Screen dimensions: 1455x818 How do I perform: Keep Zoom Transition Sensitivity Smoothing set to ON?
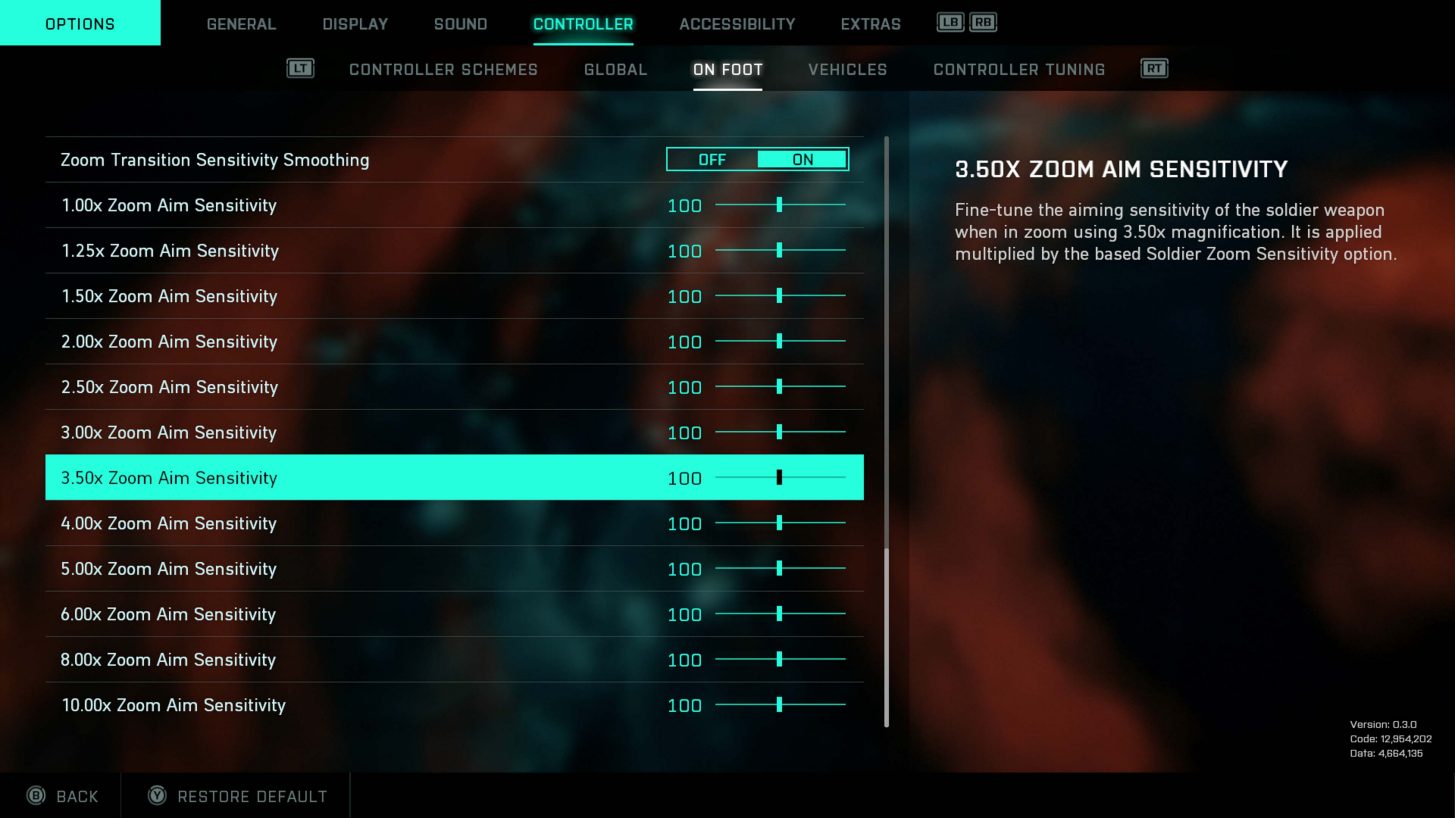[x=801, y=159]
